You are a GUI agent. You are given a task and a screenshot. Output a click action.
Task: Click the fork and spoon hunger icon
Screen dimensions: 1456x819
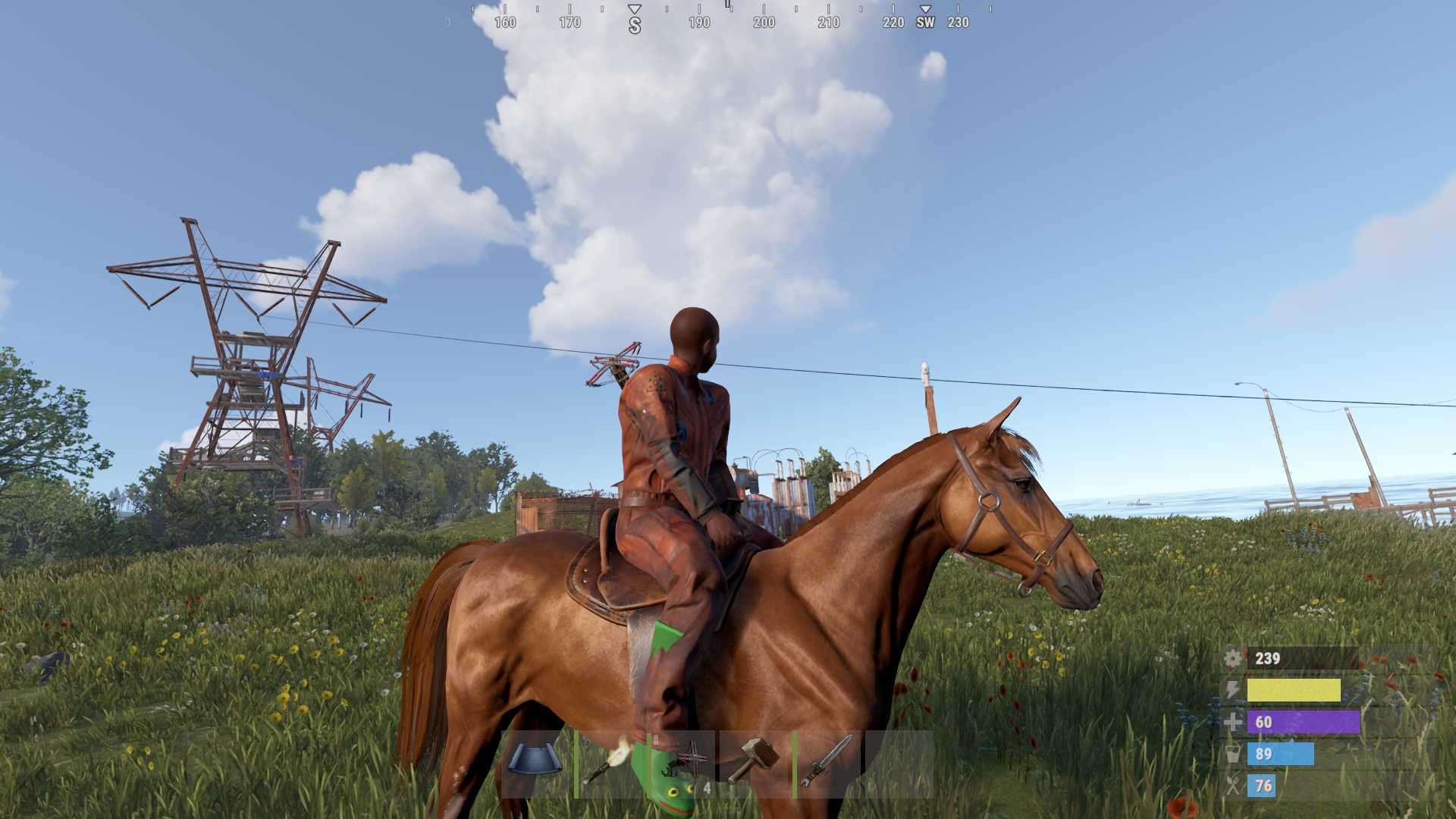pos(1233,786)
